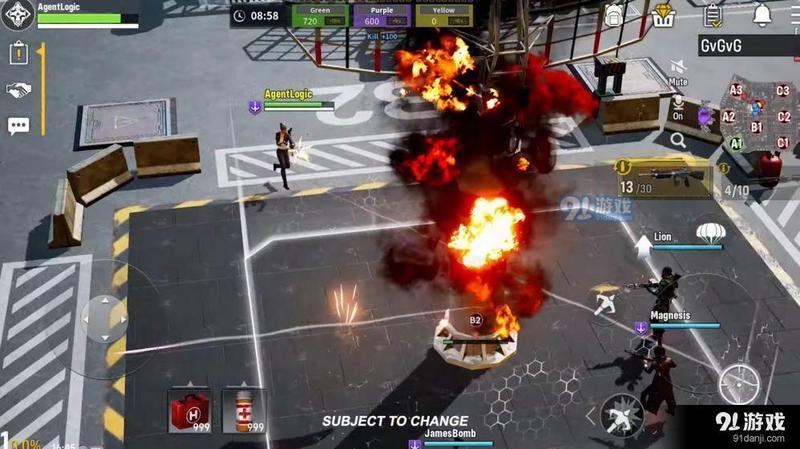Open the mission clipboard with checkmark
800x449 pixels.
click(x=712, y=15)
